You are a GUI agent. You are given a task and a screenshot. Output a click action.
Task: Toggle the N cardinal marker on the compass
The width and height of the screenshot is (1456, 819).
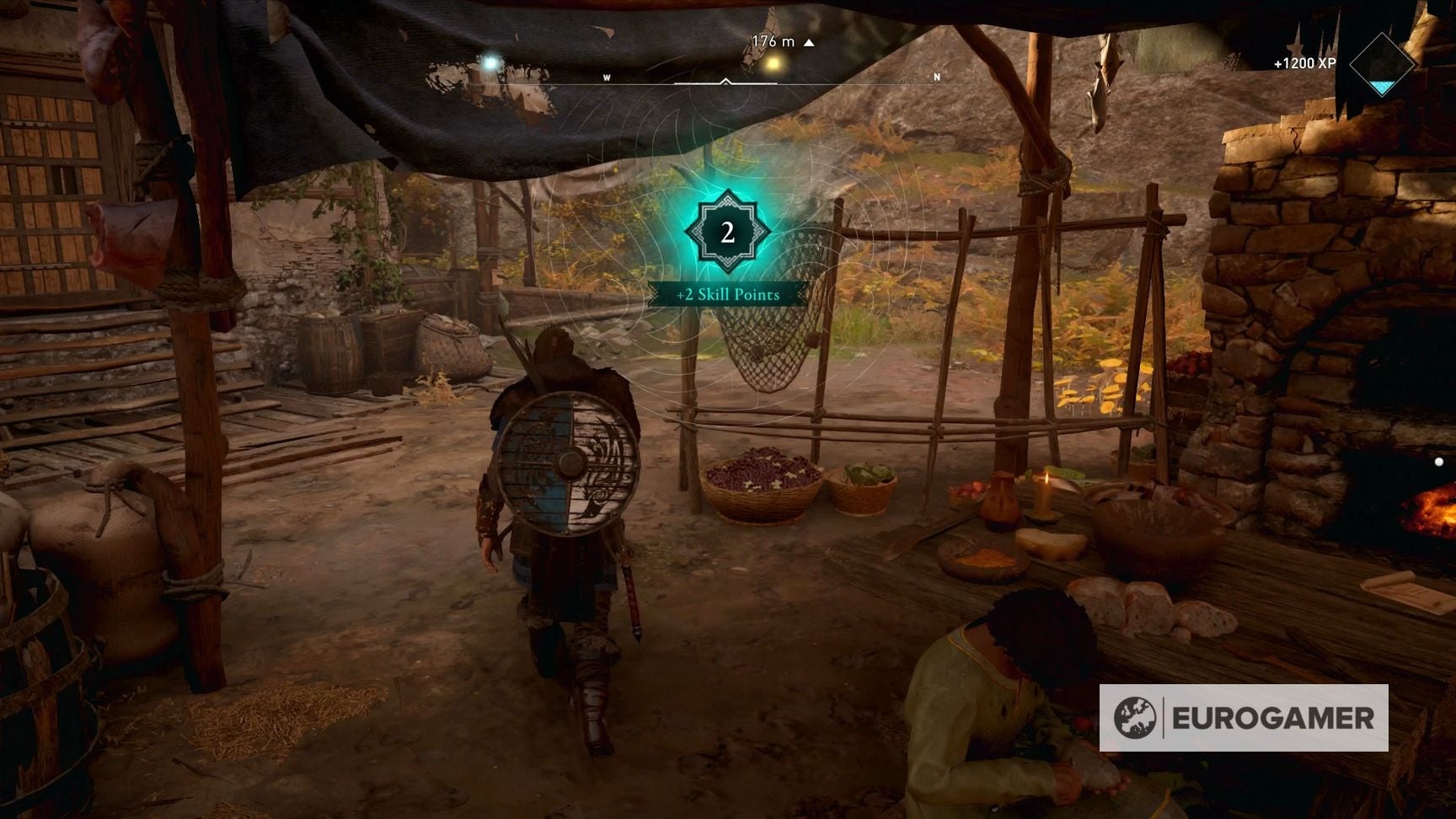tap(935, 76)
